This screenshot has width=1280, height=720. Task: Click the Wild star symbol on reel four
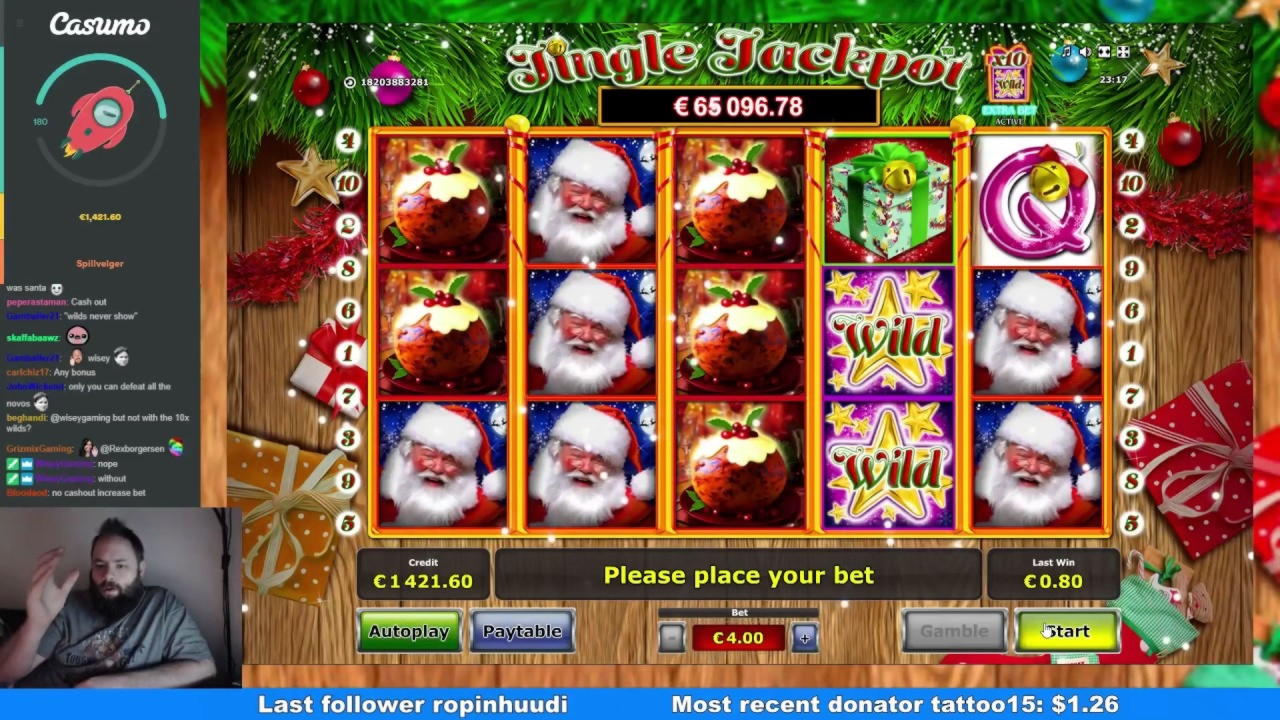tap(888, 335)
